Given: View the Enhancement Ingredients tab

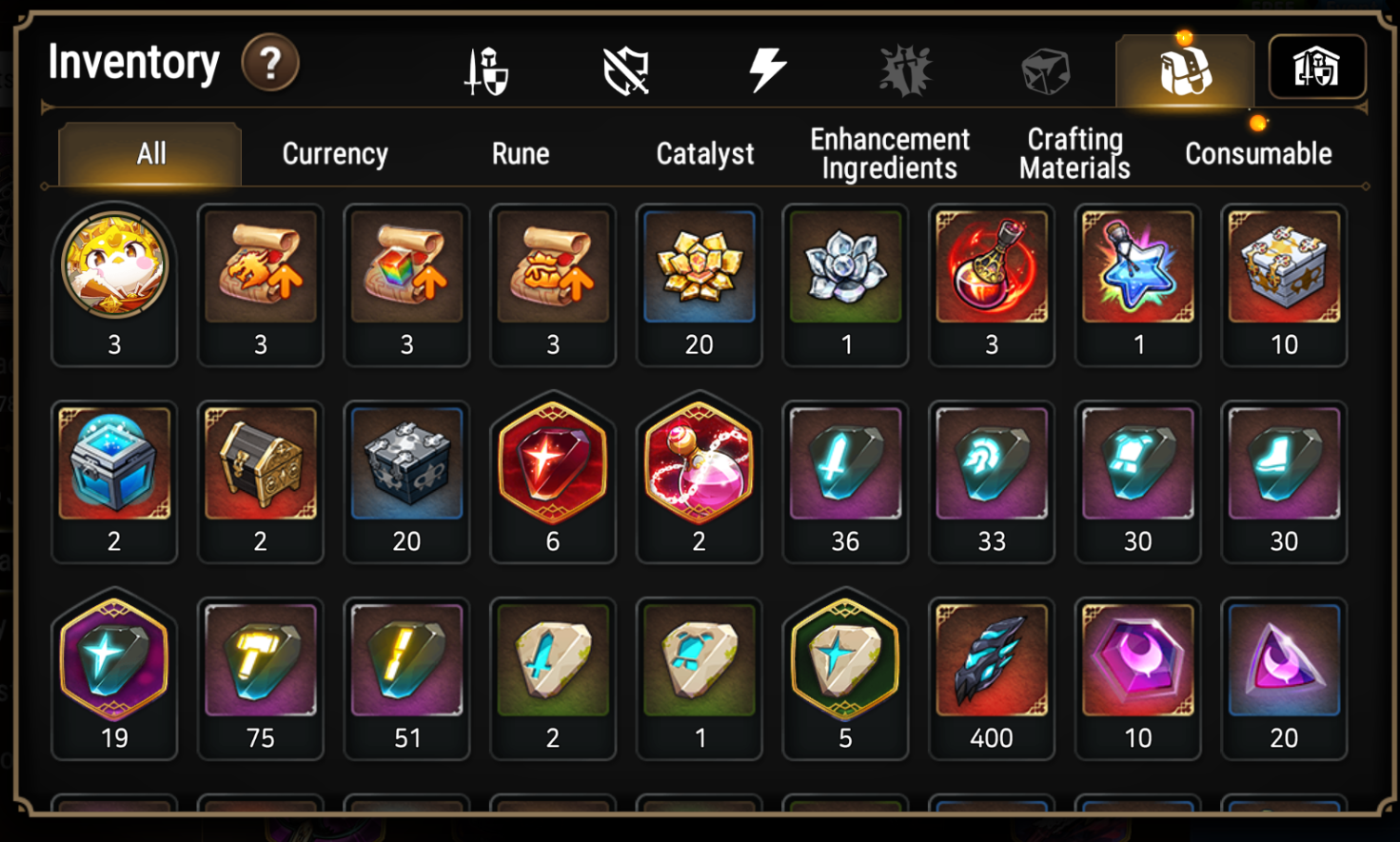Looking at the screenshot, I should pos(889,153).
